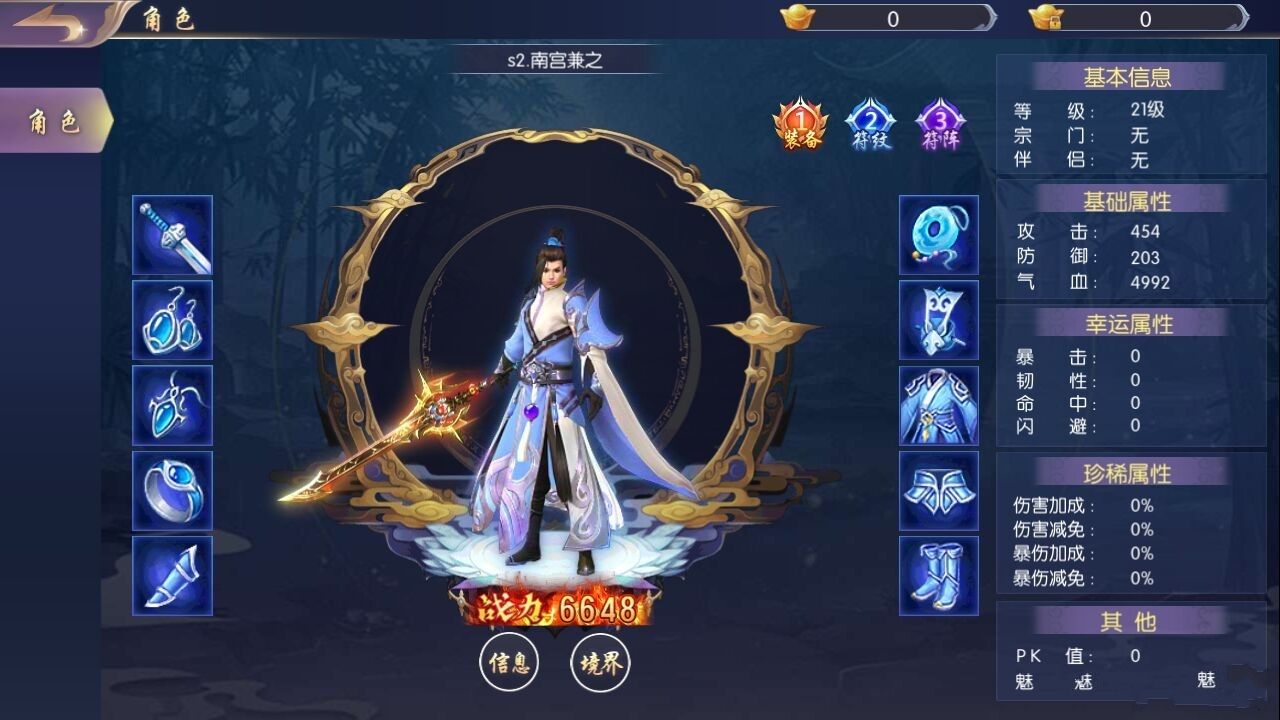Select the talisman card equipment slot

pyautogui.click(x=937, y=322)
